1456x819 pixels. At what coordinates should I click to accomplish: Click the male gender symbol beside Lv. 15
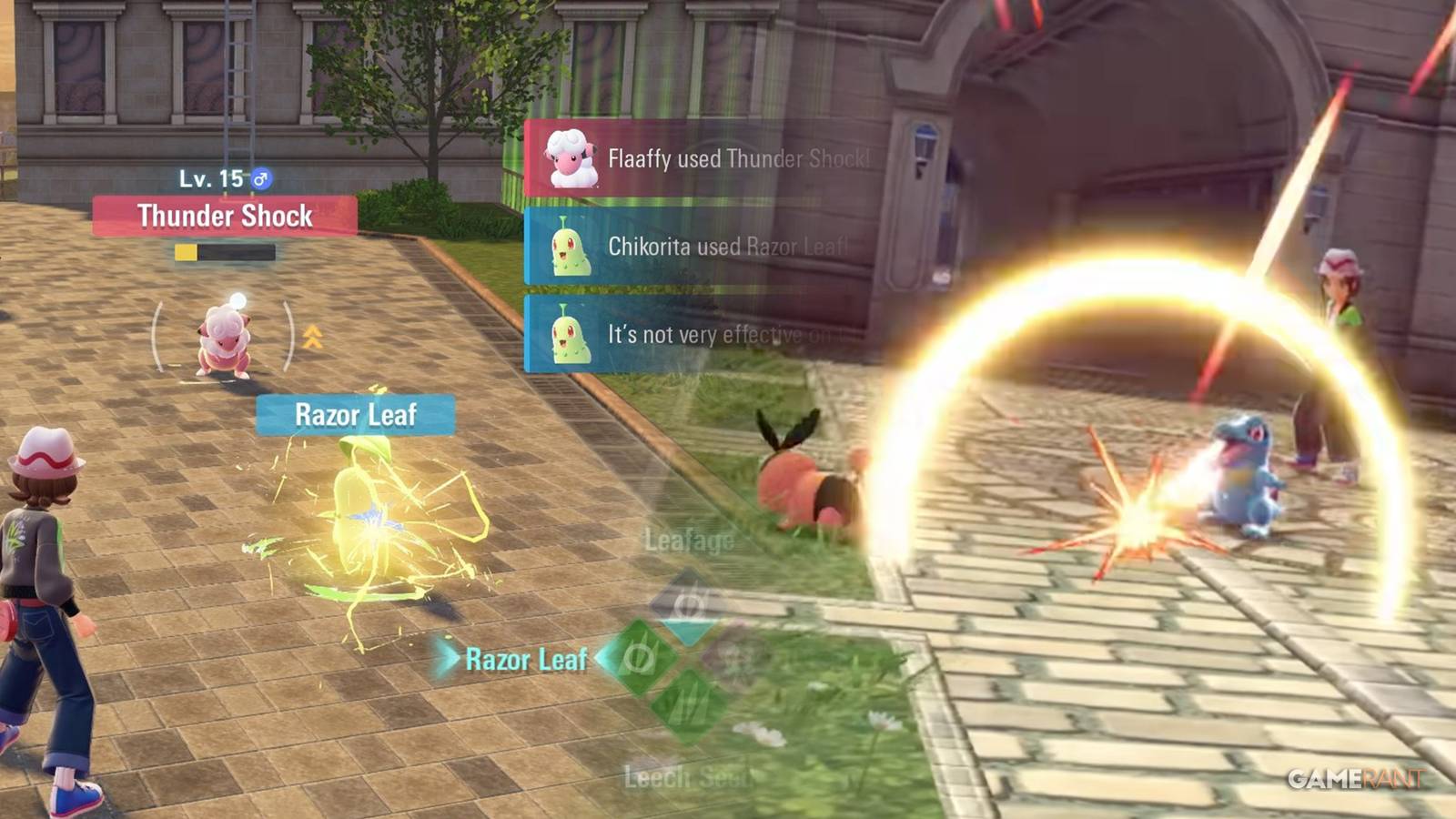pos(262,178)
